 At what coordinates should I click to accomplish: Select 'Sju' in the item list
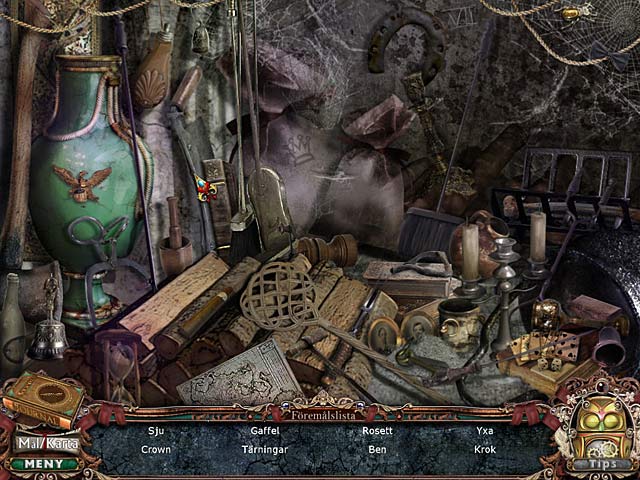point(155,432)
